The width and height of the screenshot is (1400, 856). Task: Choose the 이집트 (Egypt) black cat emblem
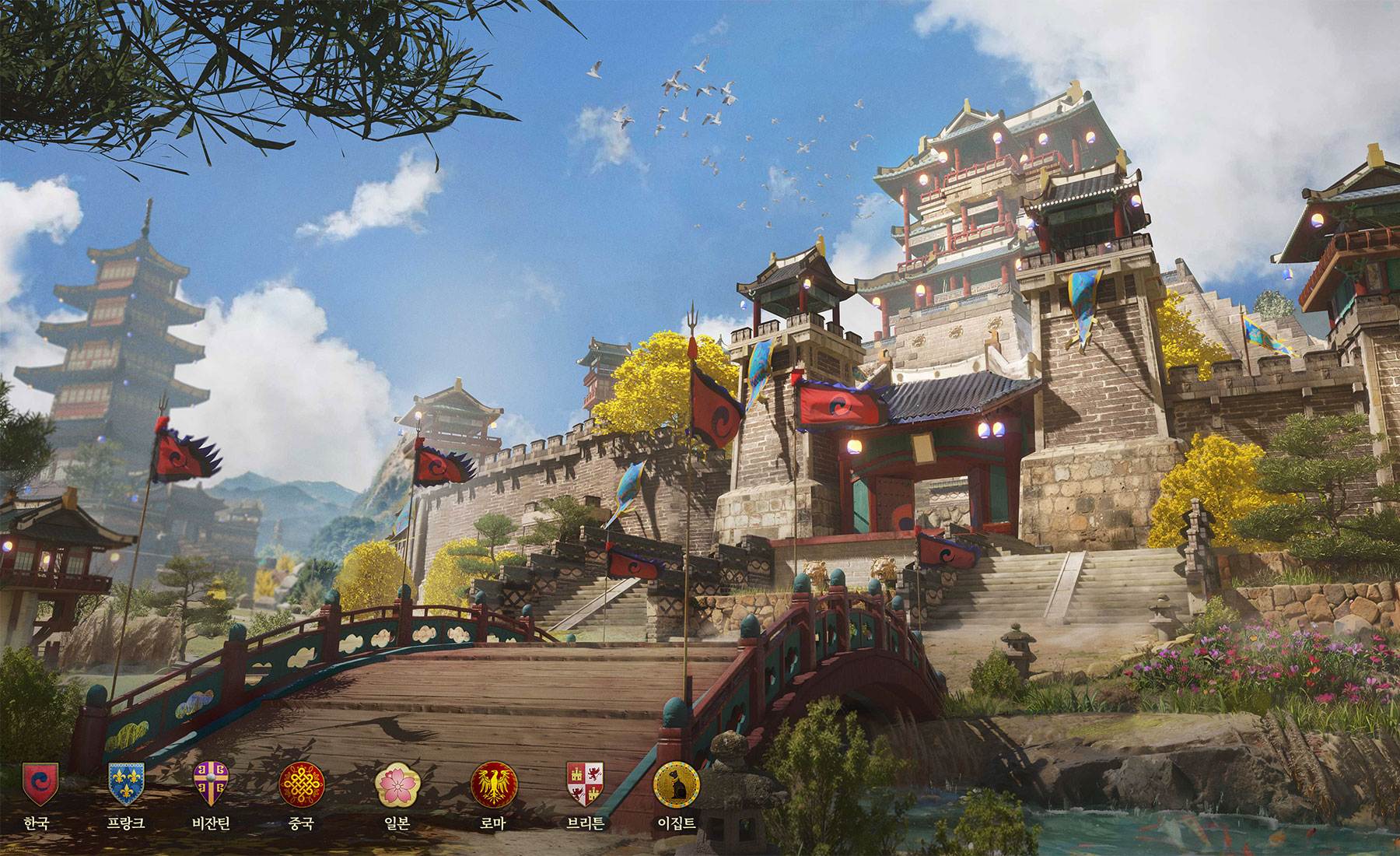point(676,784)
